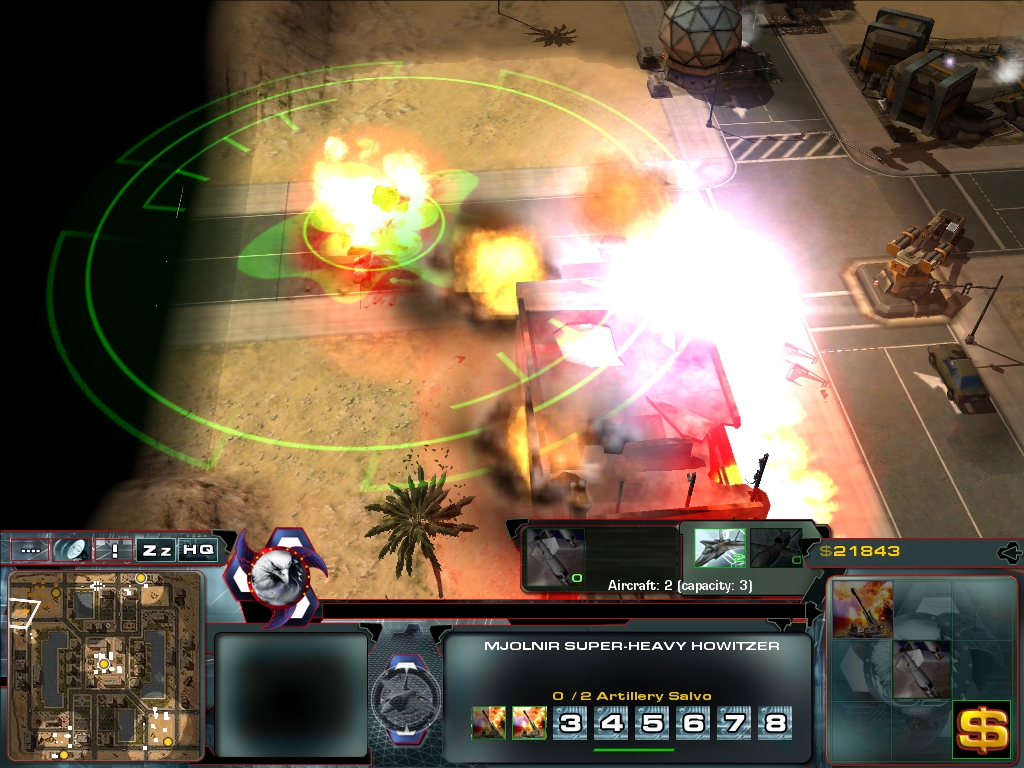Select the missile command in grid
Screen dimensions: 1024x768
pyautogui.click(x=921, y=669)
